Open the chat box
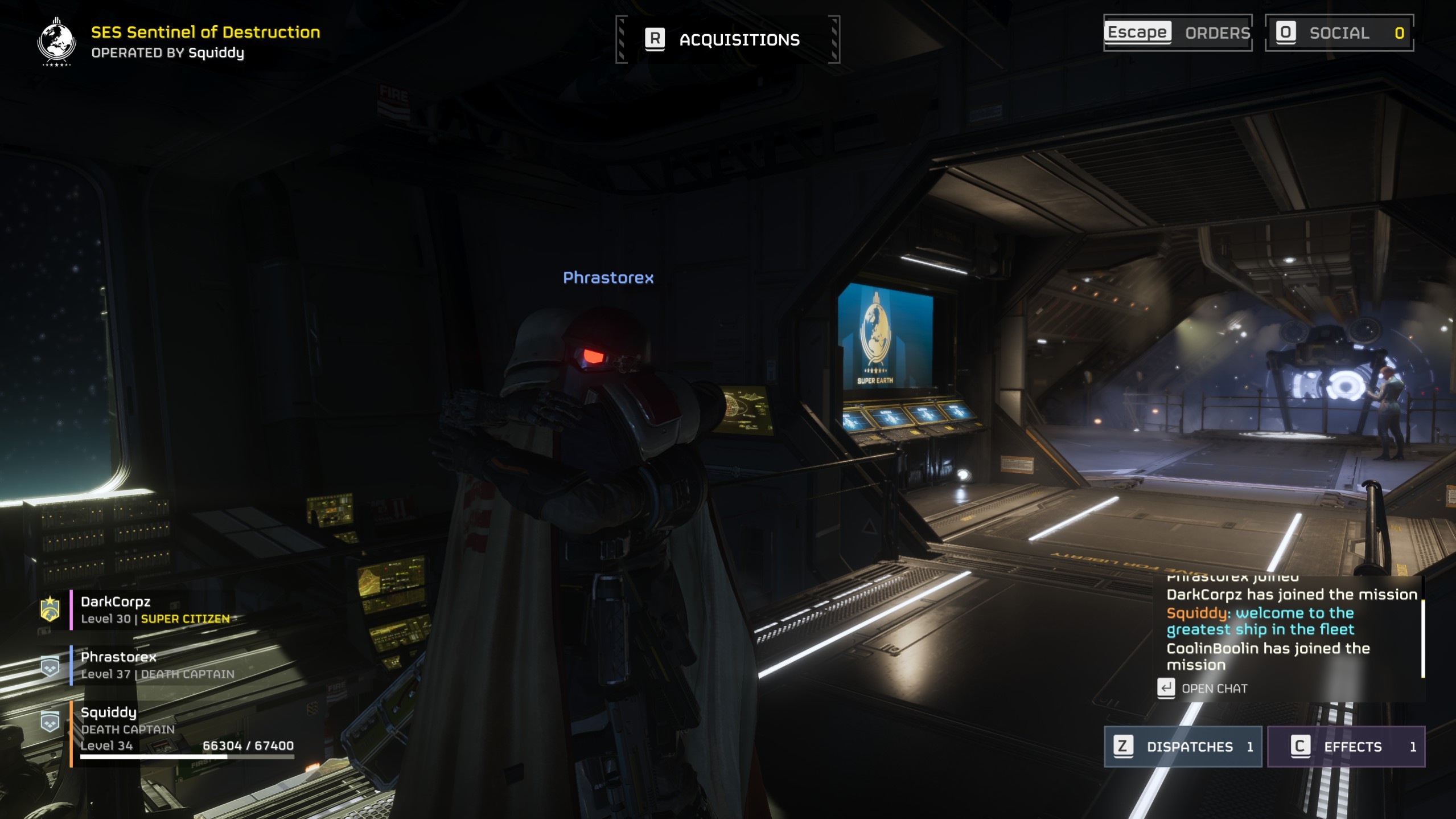1456x819 pixels. (x=1203, y=688)
